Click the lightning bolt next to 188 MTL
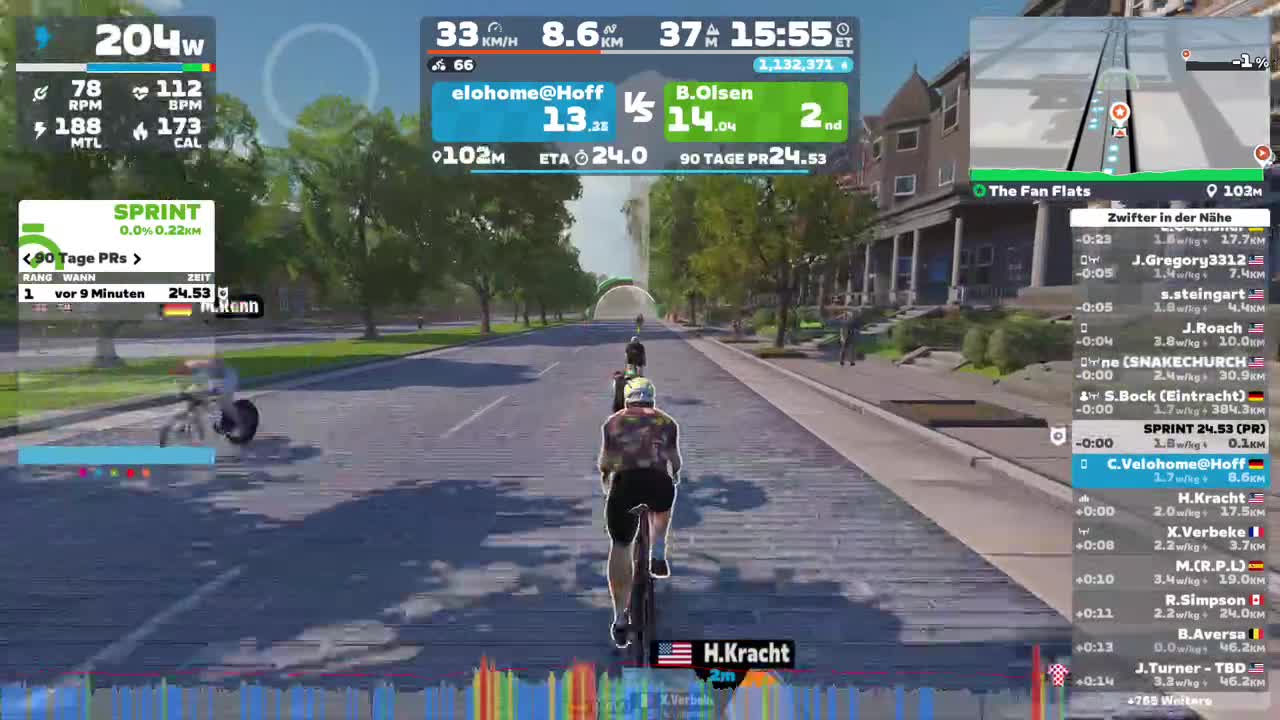 [x=40, y=129]
